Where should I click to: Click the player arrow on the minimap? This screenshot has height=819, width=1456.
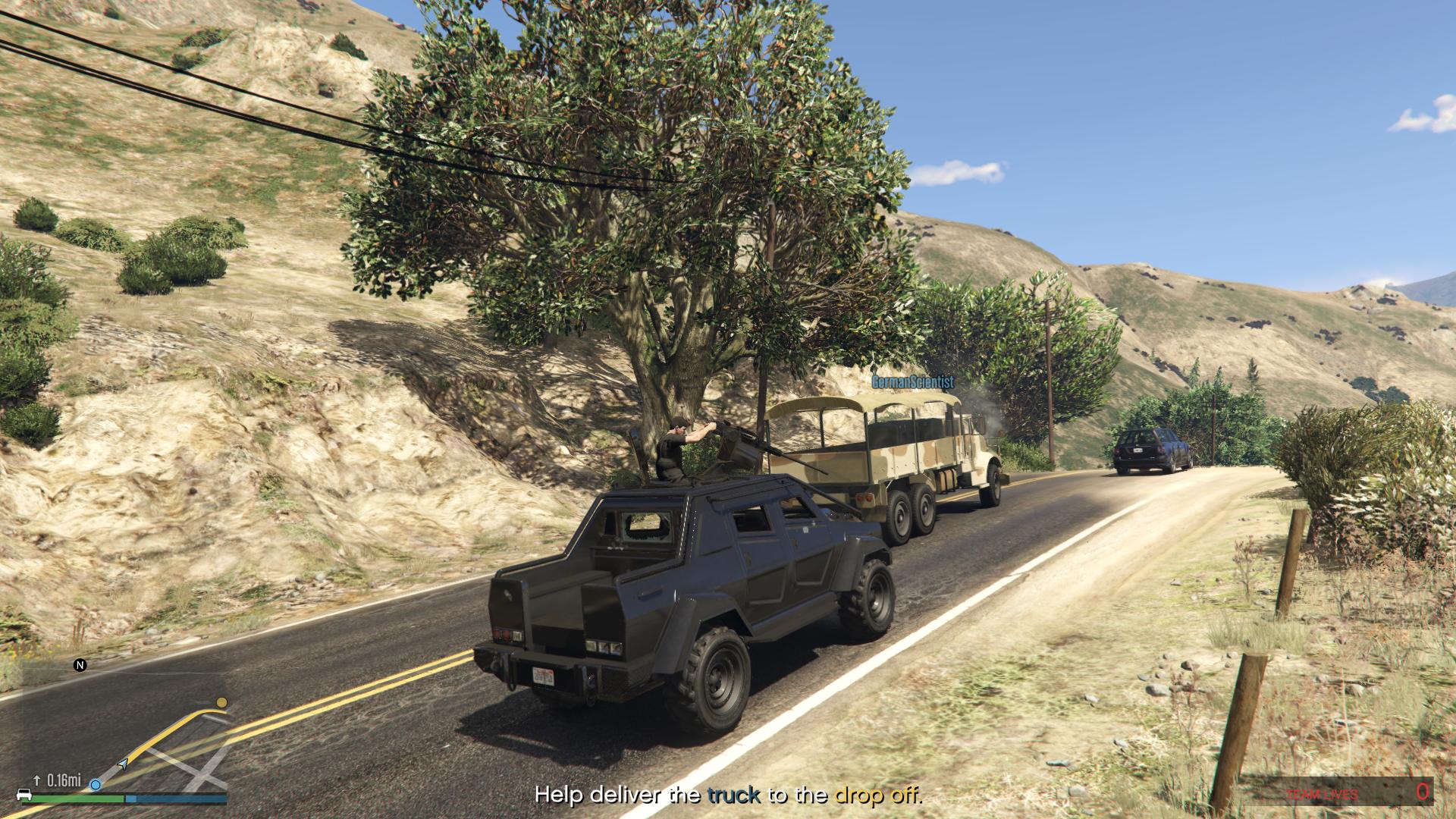122,764
